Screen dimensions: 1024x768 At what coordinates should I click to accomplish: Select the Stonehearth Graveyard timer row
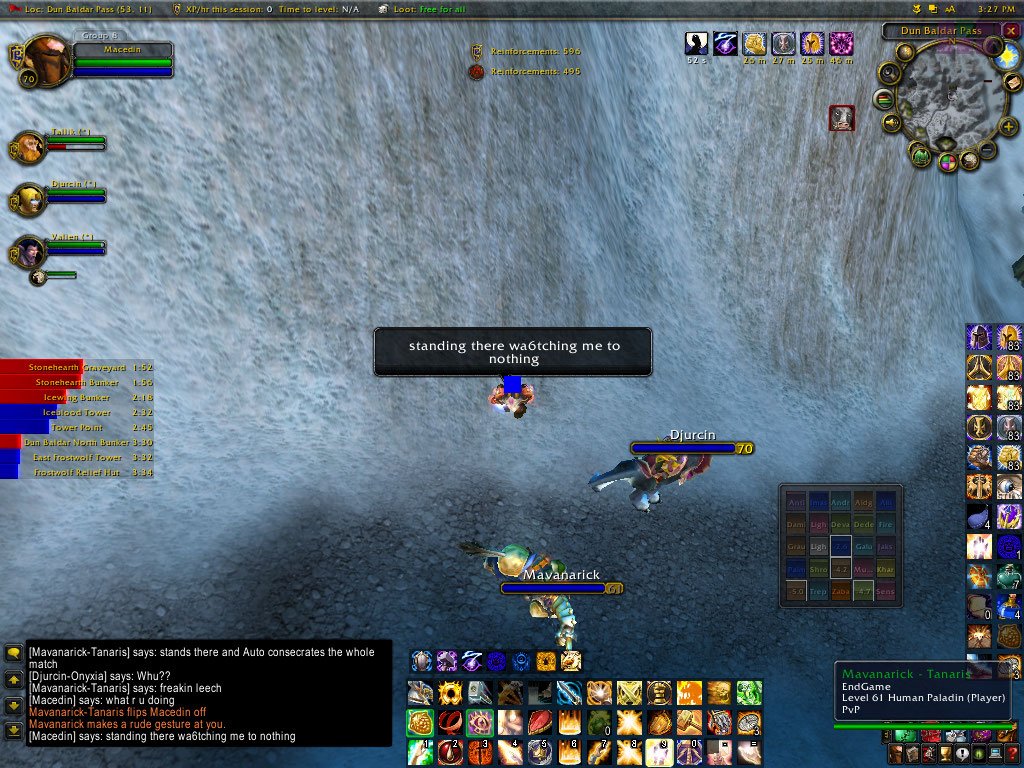coord(75,367)
